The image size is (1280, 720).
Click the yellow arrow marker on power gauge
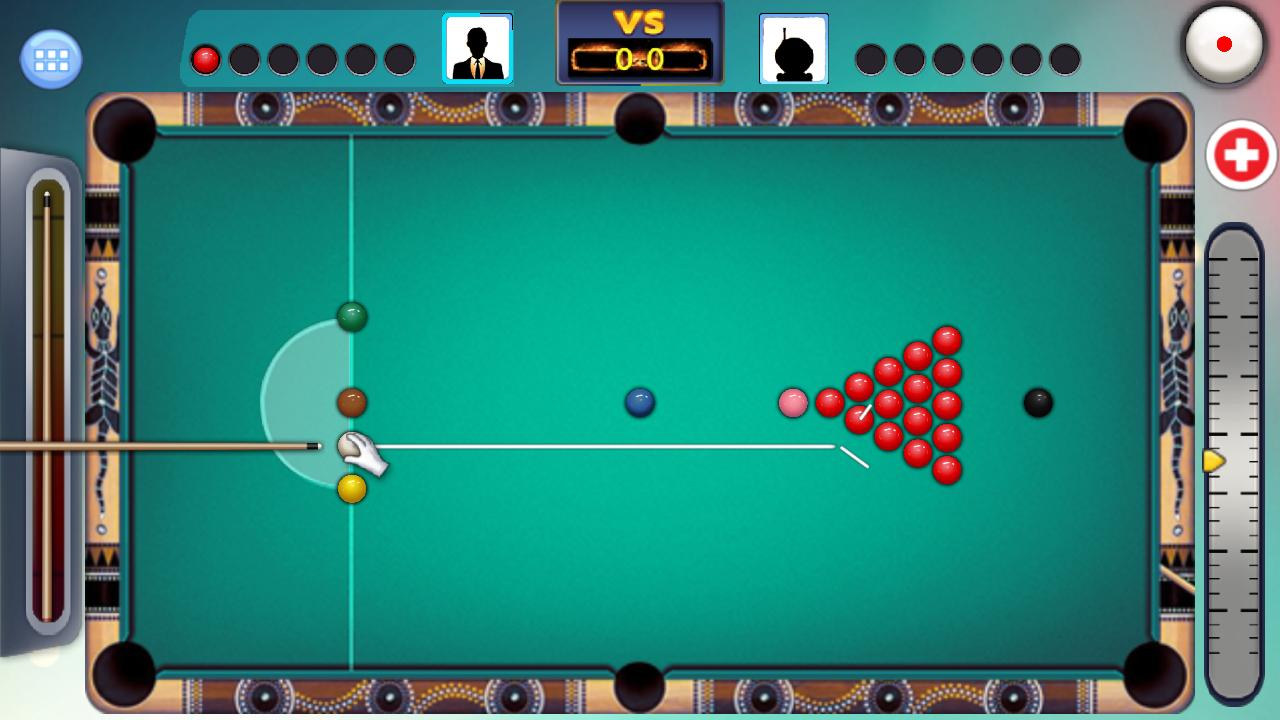pos(1213,461)
